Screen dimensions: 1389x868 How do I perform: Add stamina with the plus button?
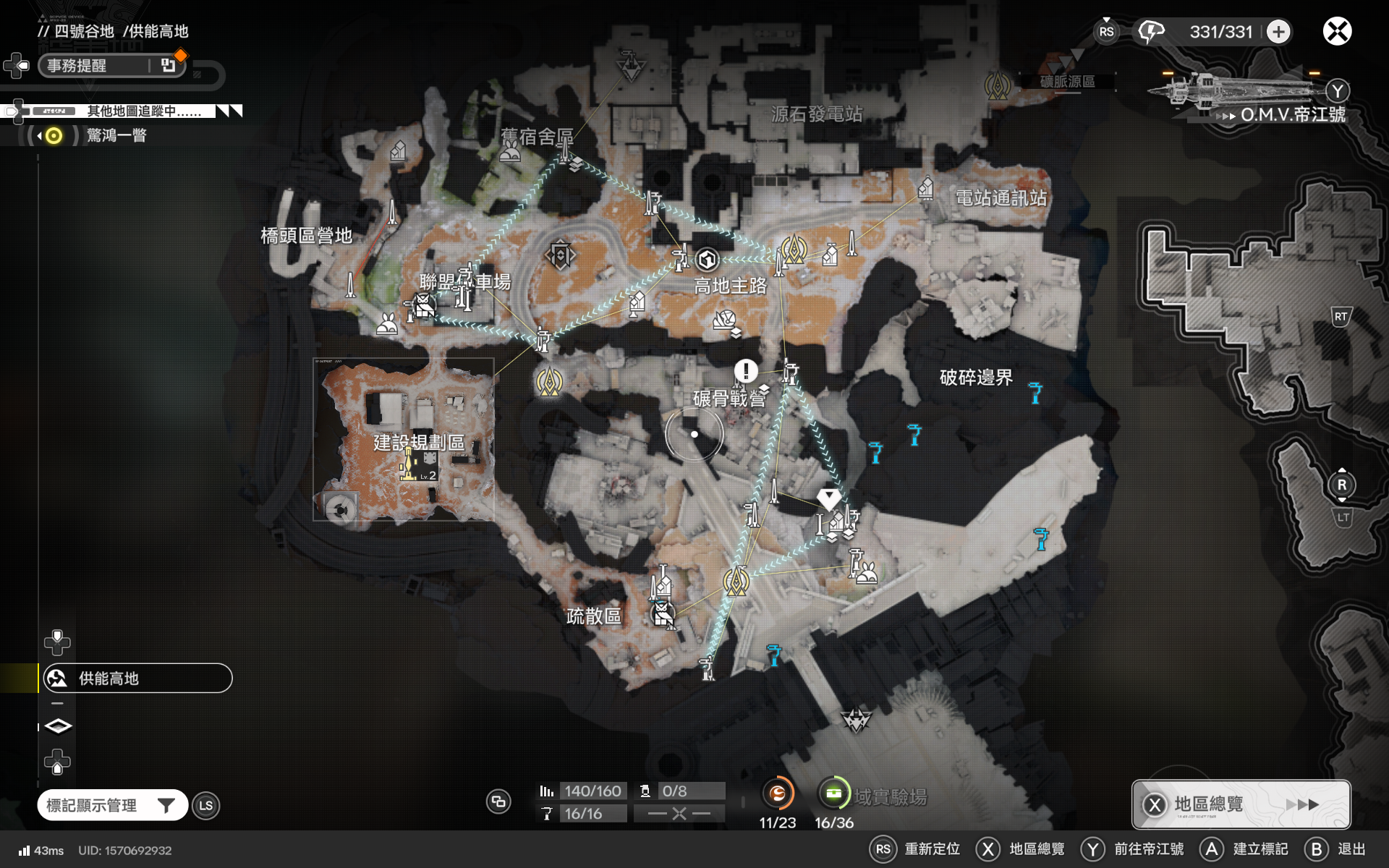coord(1278,32)
